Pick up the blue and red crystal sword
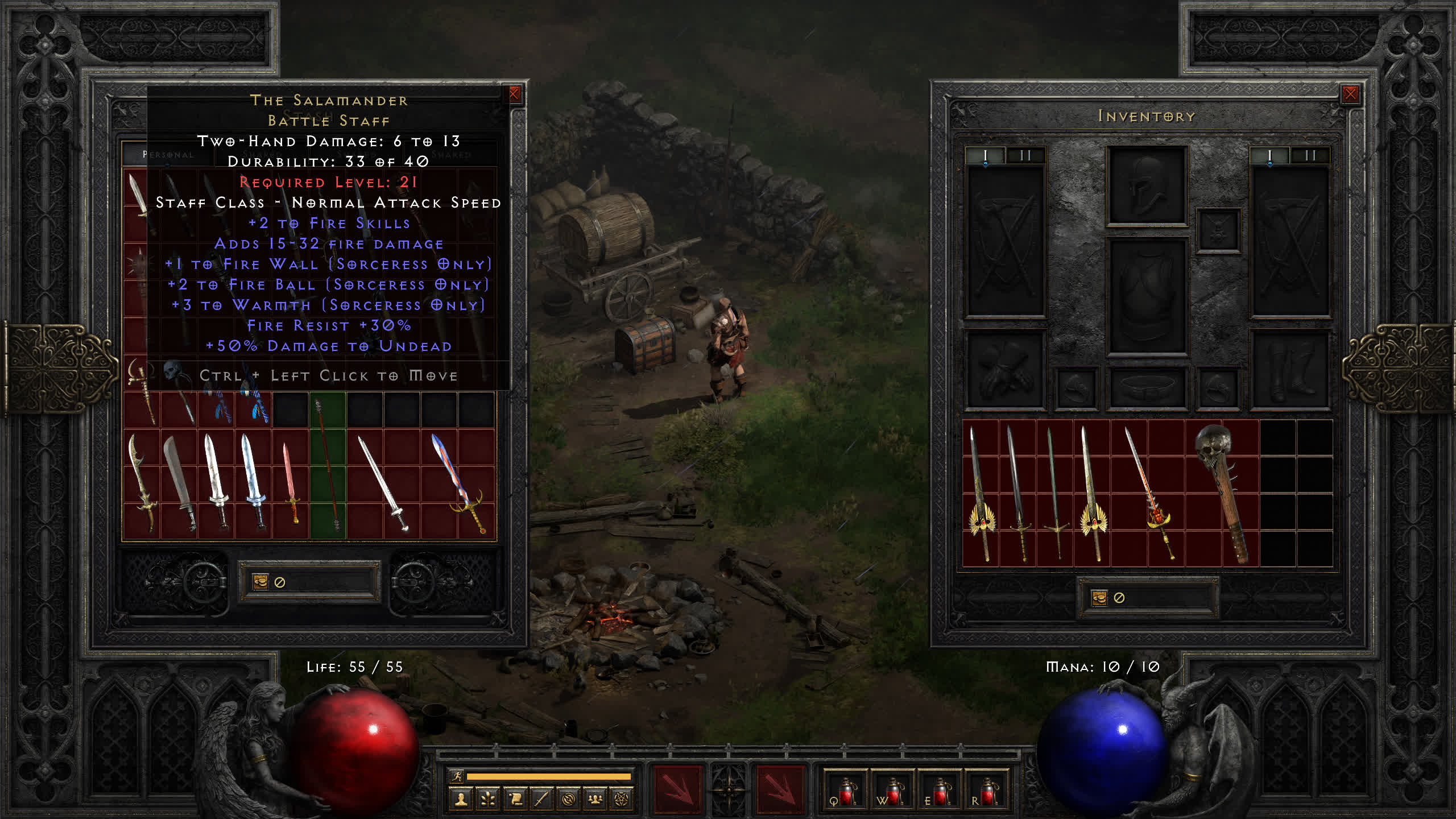Image resolution: width=1456 pixels, height=819 pixels. (458, 483)
